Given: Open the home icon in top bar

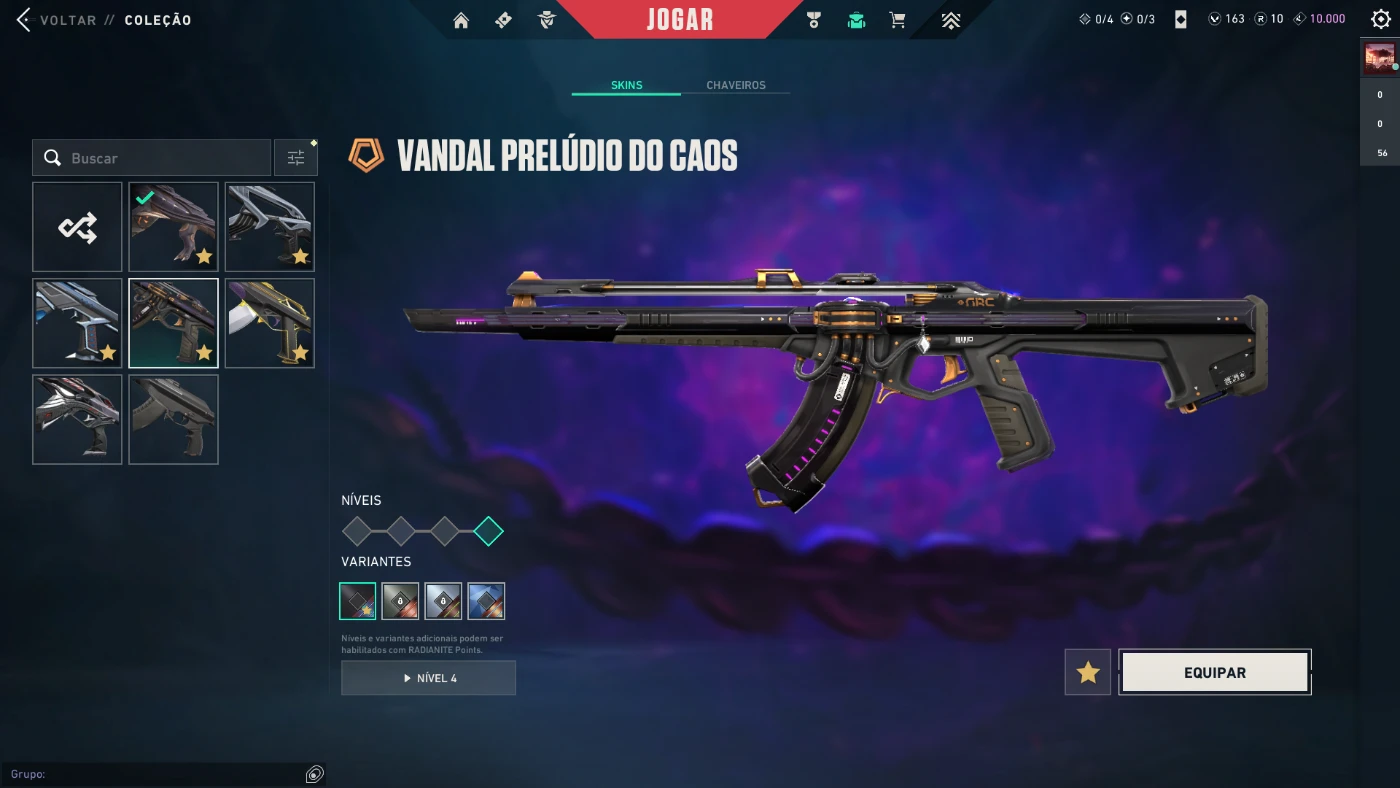Looking at the screenshot, I should (461, 20).
